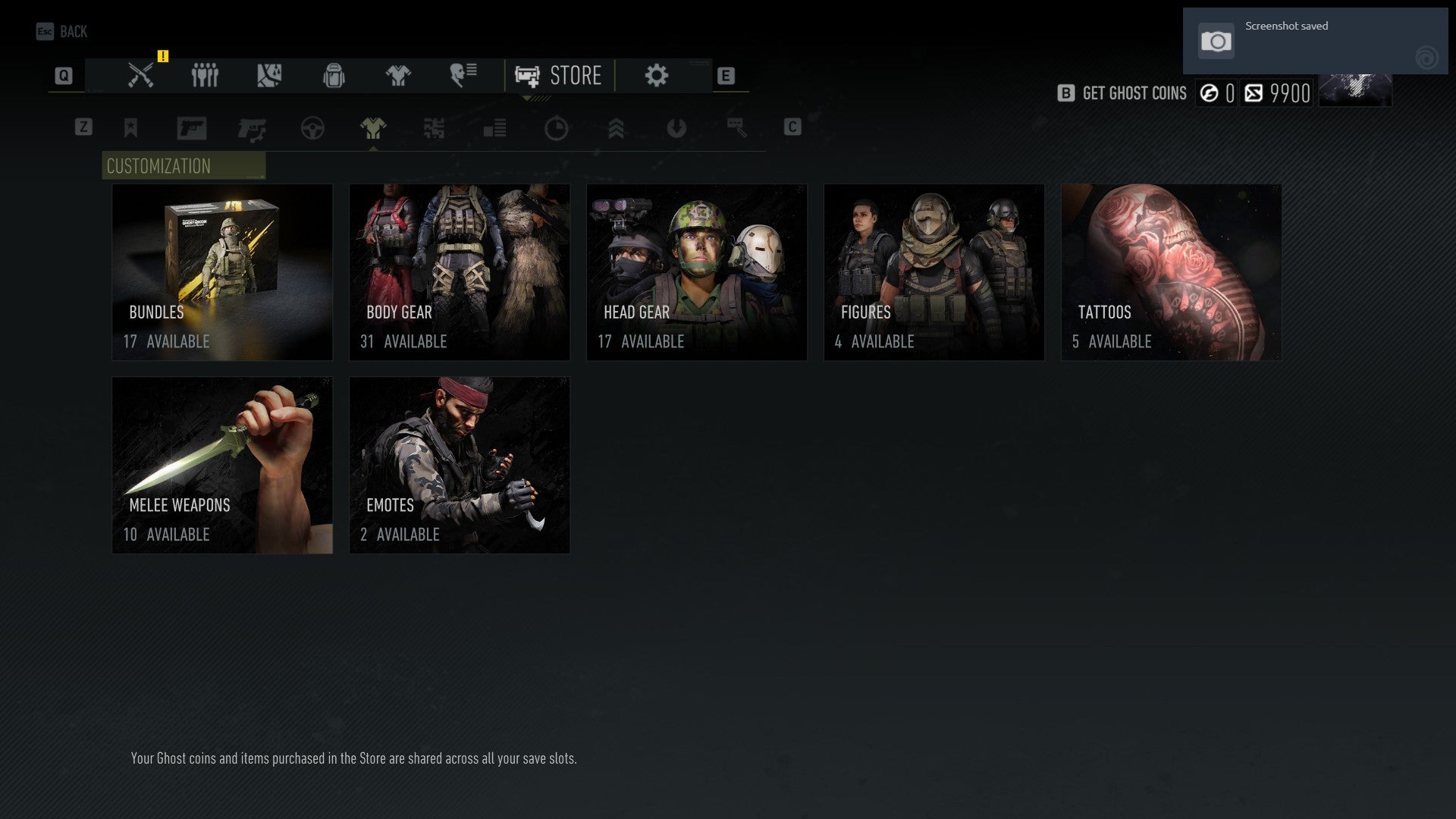Viewport: 1456px width, 819px height.
Task: Select the pistol sub-category icon
Action: pyautogui.click(x=192, y=128)
